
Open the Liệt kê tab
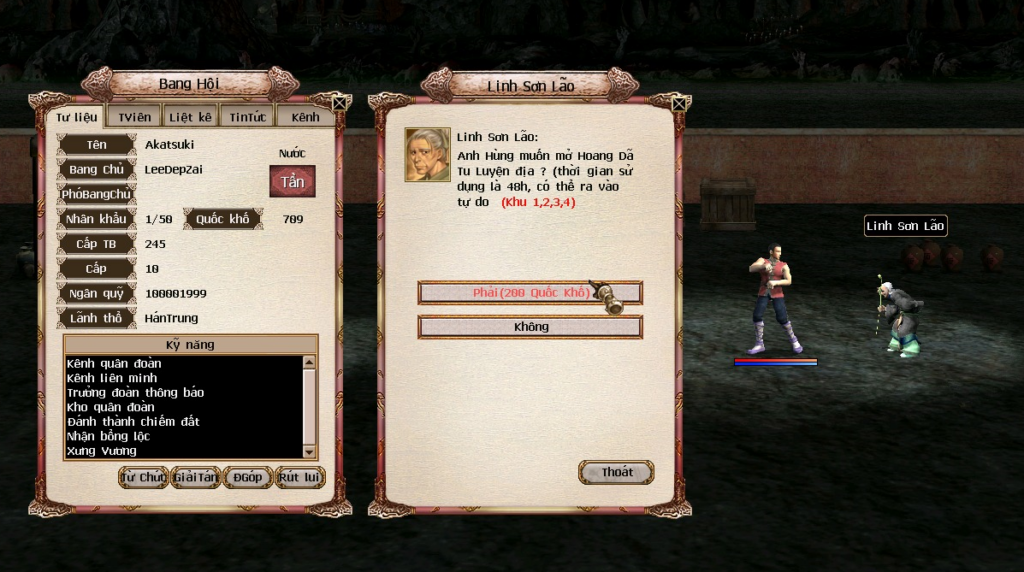(x=189, y=117)
